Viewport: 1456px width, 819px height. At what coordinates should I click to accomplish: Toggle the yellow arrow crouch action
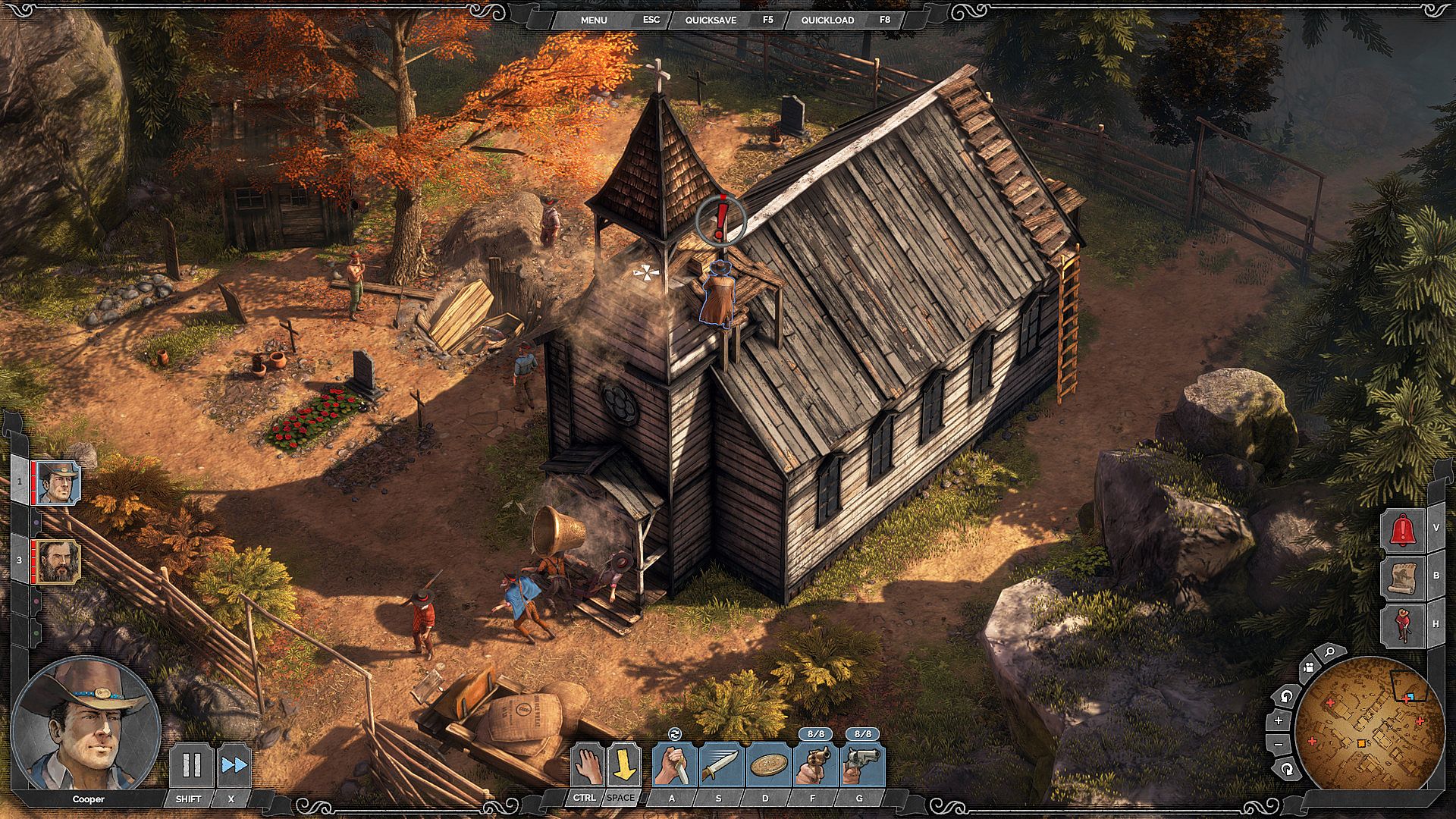(623, 766)
